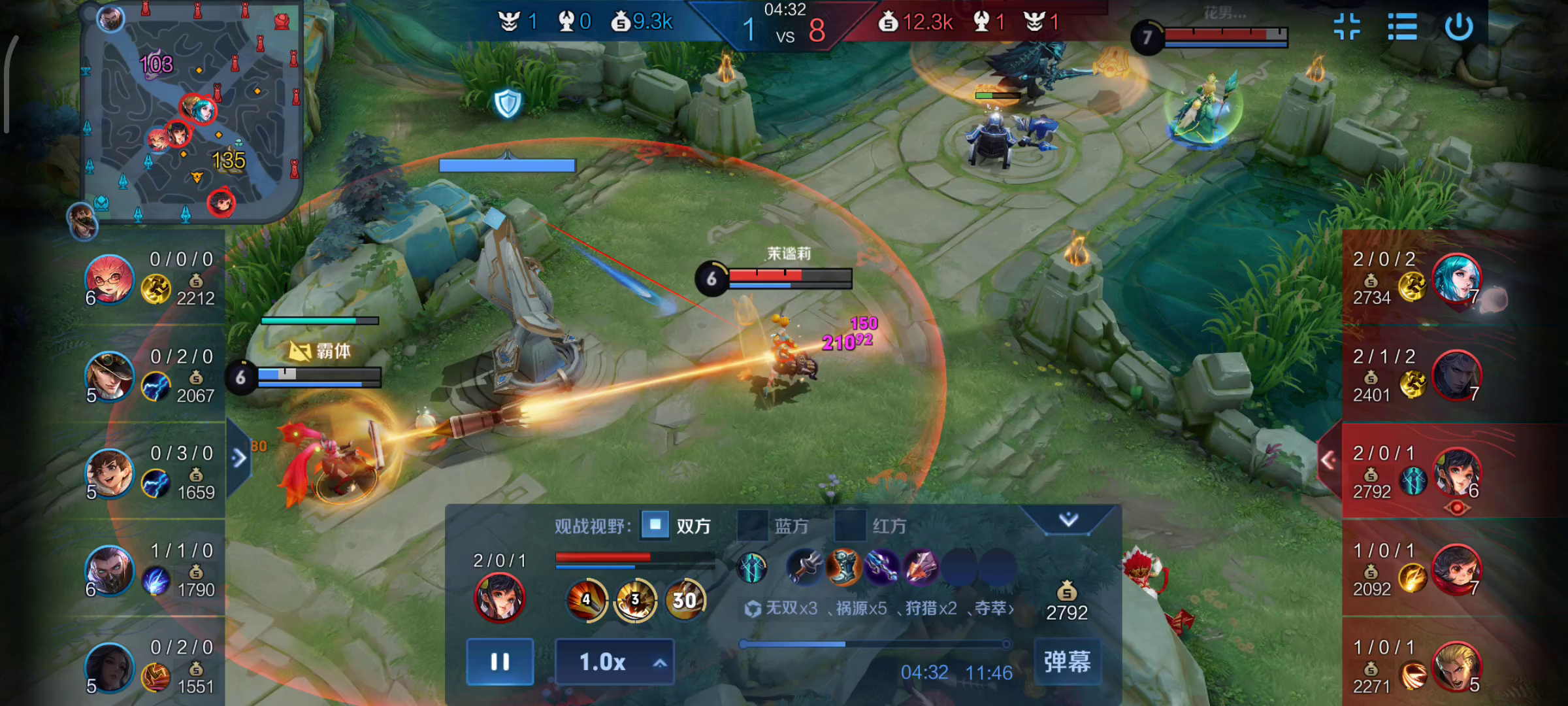
Task: Collapse the red team side panel arrow
Action: point(1328,460)
